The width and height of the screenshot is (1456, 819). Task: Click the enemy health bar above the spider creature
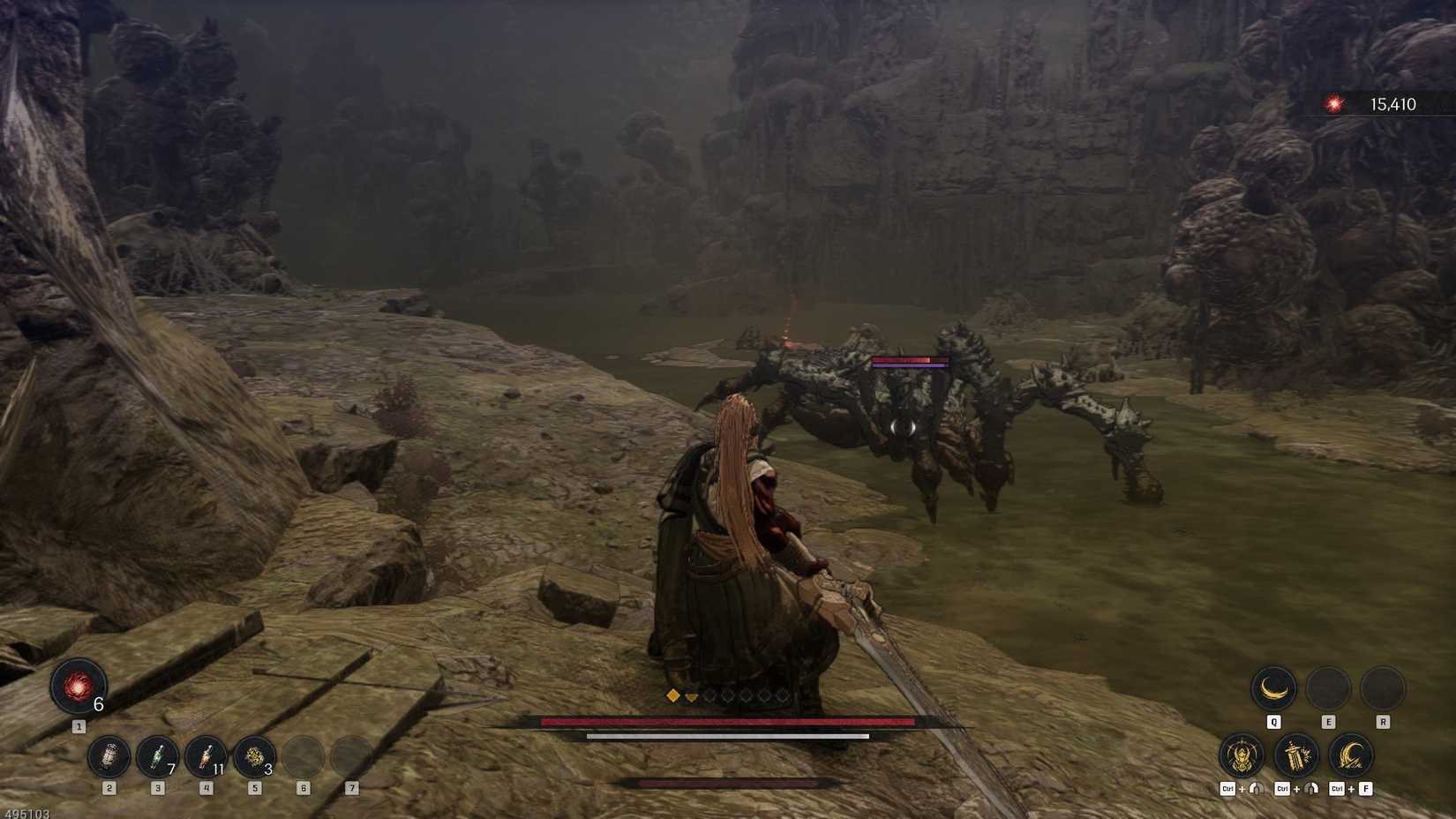pyautogui.click(x=907, y=362)
